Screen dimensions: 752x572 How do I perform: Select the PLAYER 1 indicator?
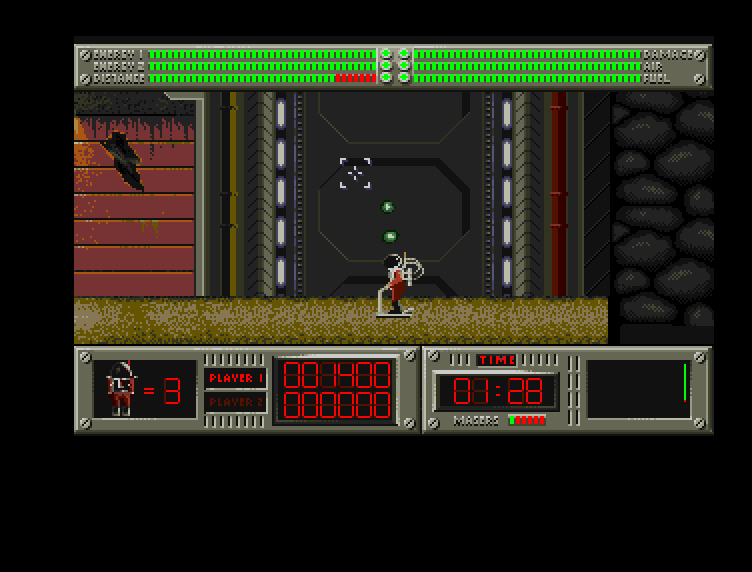click(x=236, y=378)
